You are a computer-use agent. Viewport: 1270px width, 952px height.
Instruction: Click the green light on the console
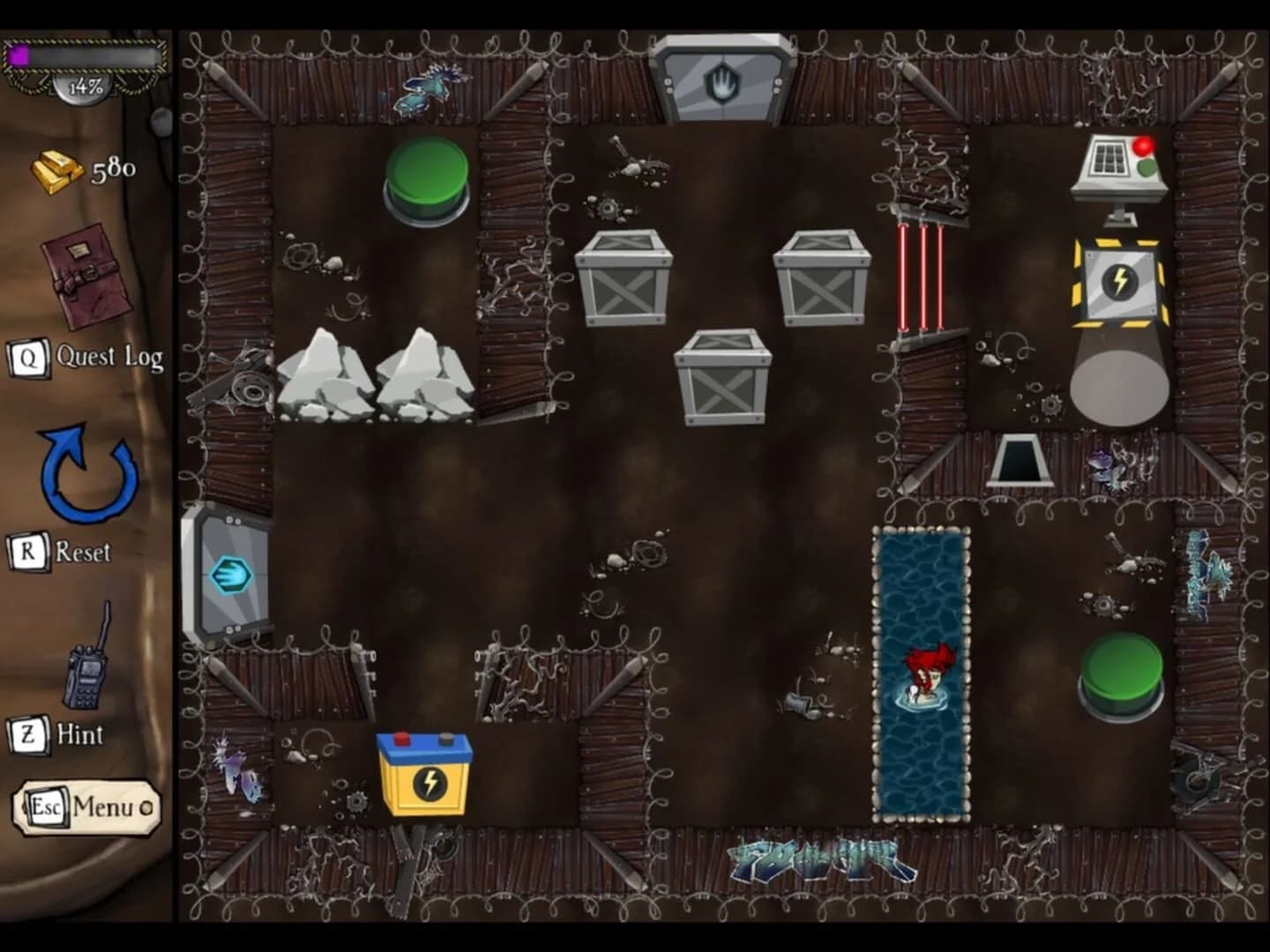(x=1147, y=167)
